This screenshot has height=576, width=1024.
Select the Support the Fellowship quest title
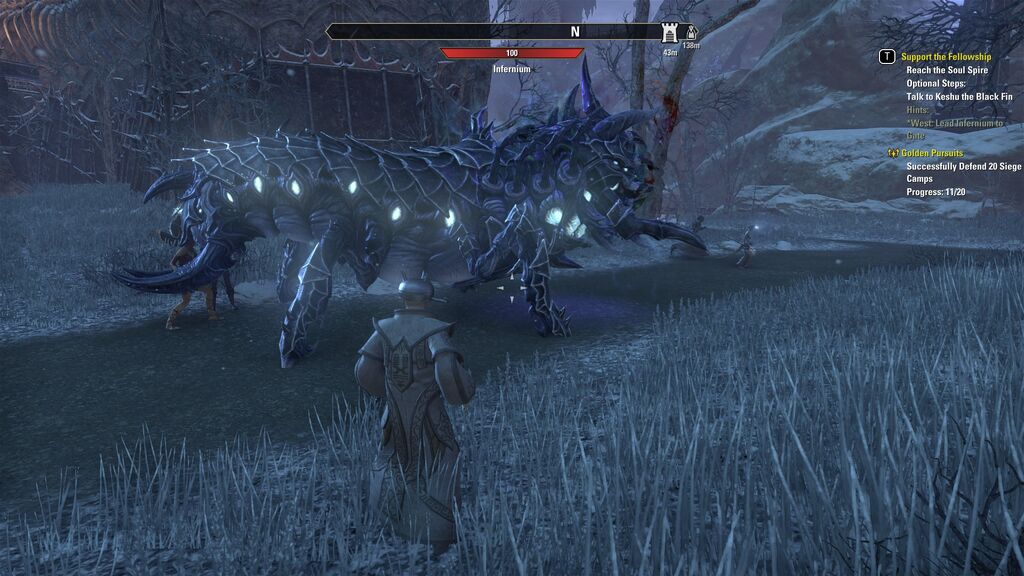tap(945, 57)
